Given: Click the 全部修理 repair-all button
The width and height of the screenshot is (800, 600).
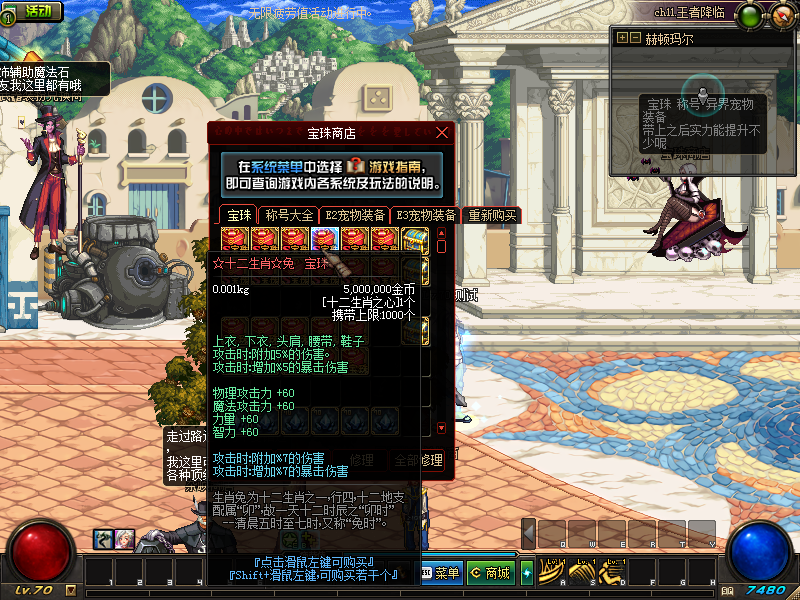Looking at the screenshot, I should pyautogui.click(x=418, y=460).
